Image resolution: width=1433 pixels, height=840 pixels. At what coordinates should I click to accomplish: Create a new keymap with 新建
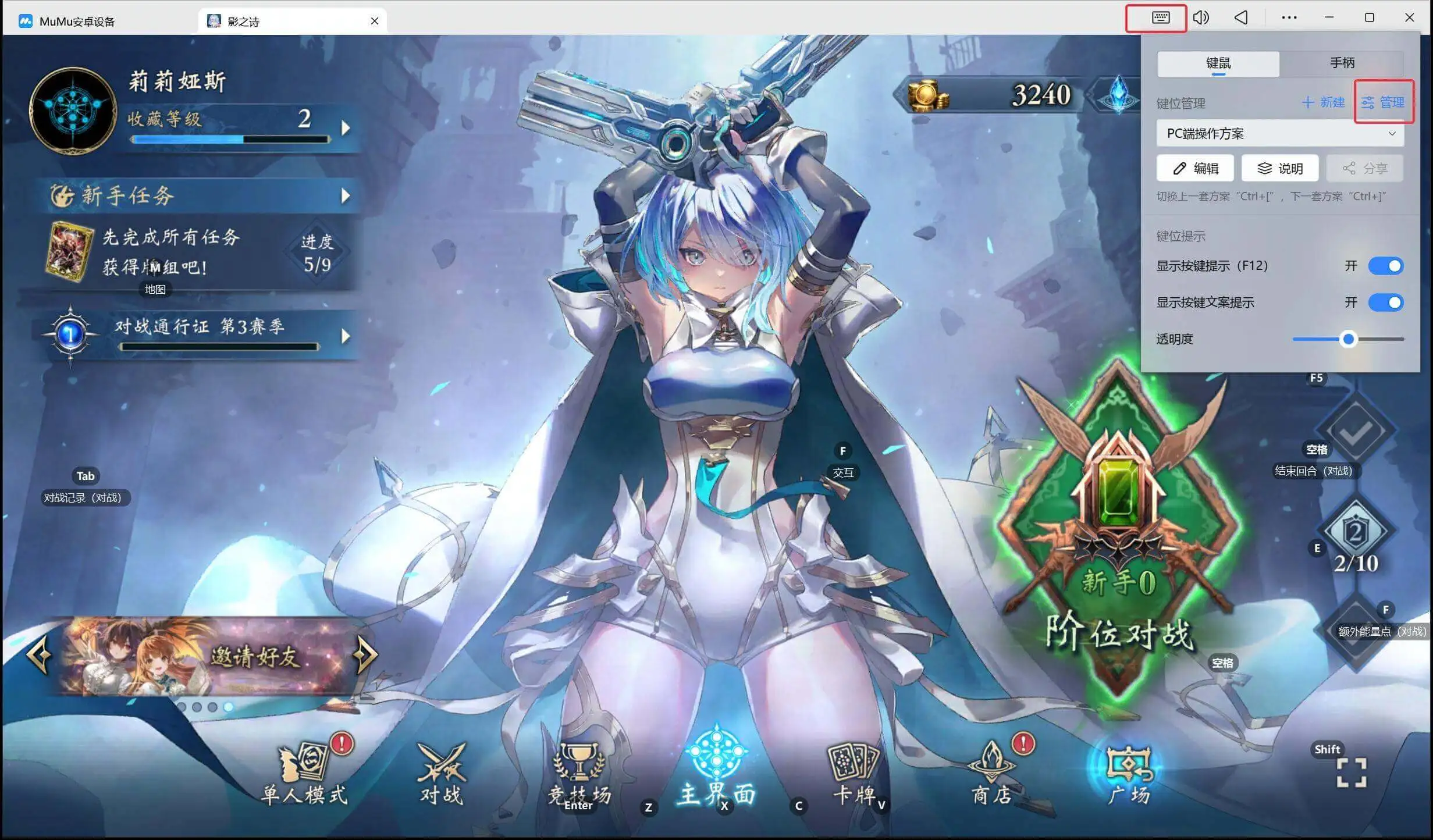pyautogui.click(x=1323, y=103)
